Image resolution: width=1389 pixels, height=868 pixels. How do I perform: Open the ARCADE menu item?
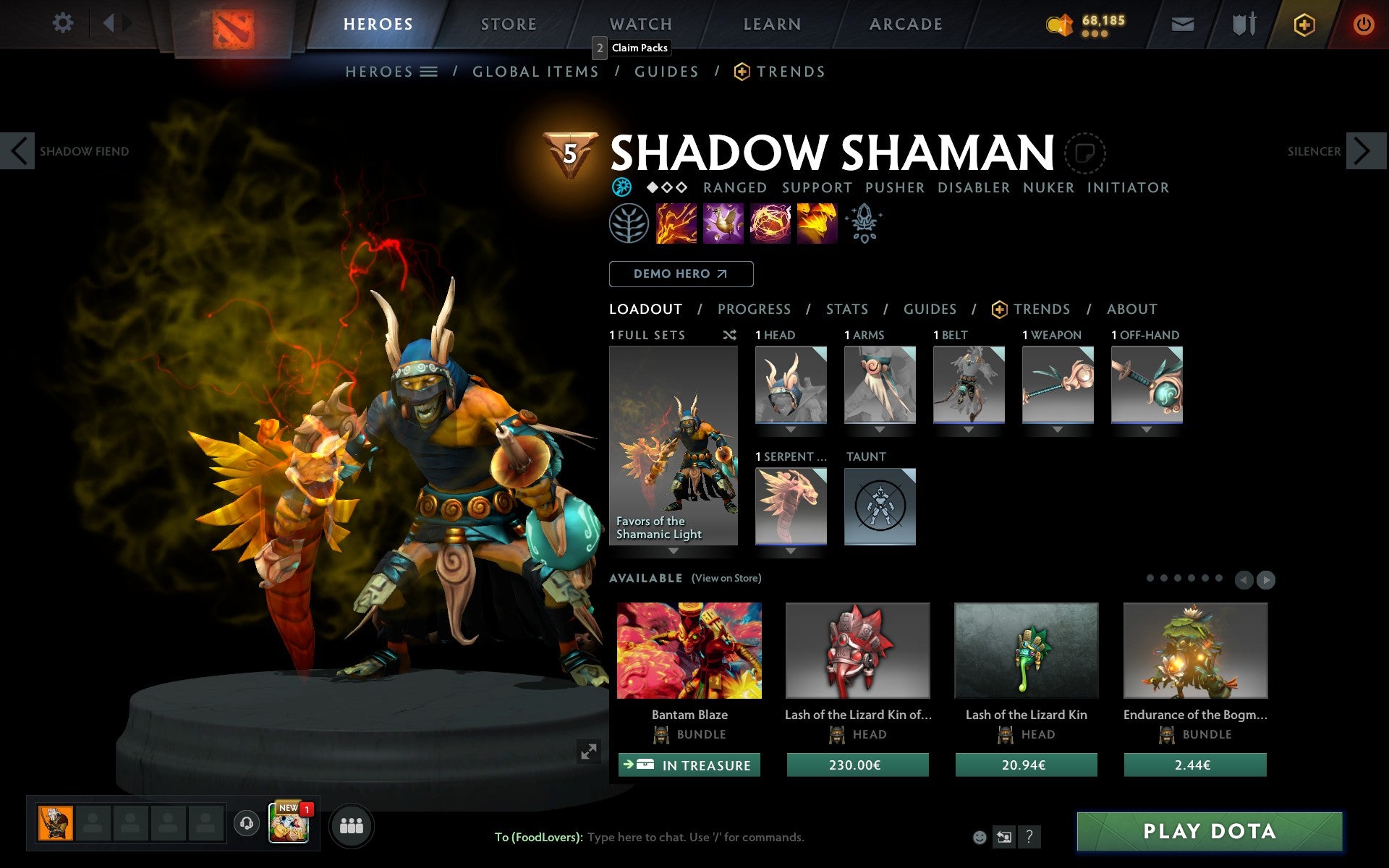[905, 22]
